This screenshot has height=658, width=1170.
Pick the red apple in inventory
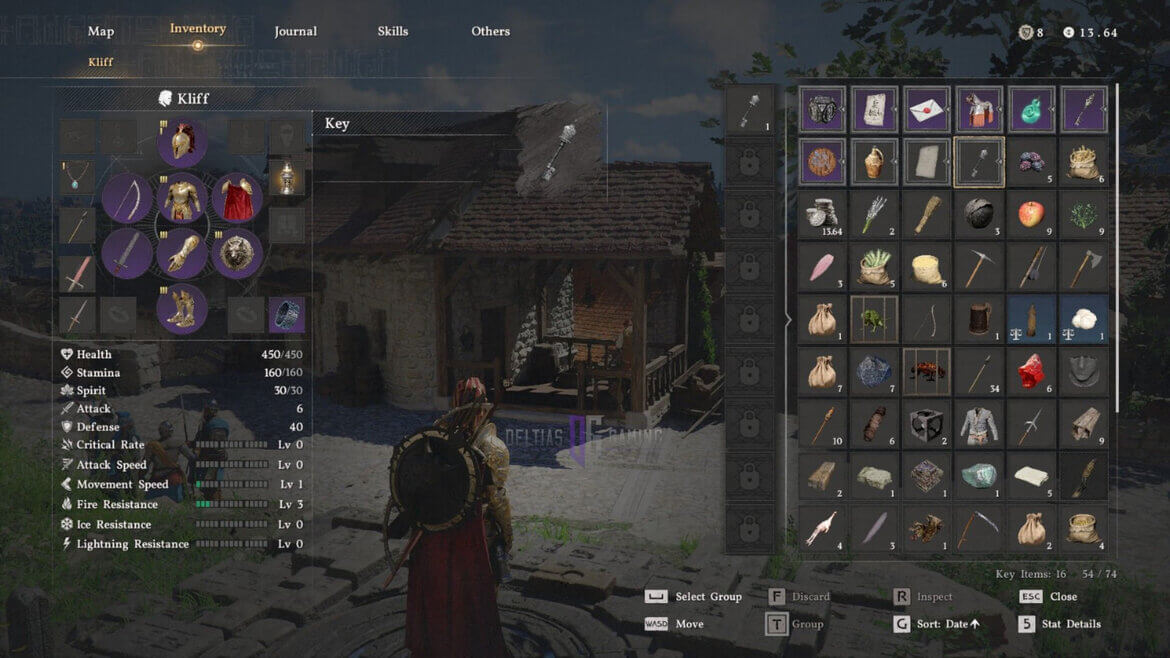(x=1031, y=214)
